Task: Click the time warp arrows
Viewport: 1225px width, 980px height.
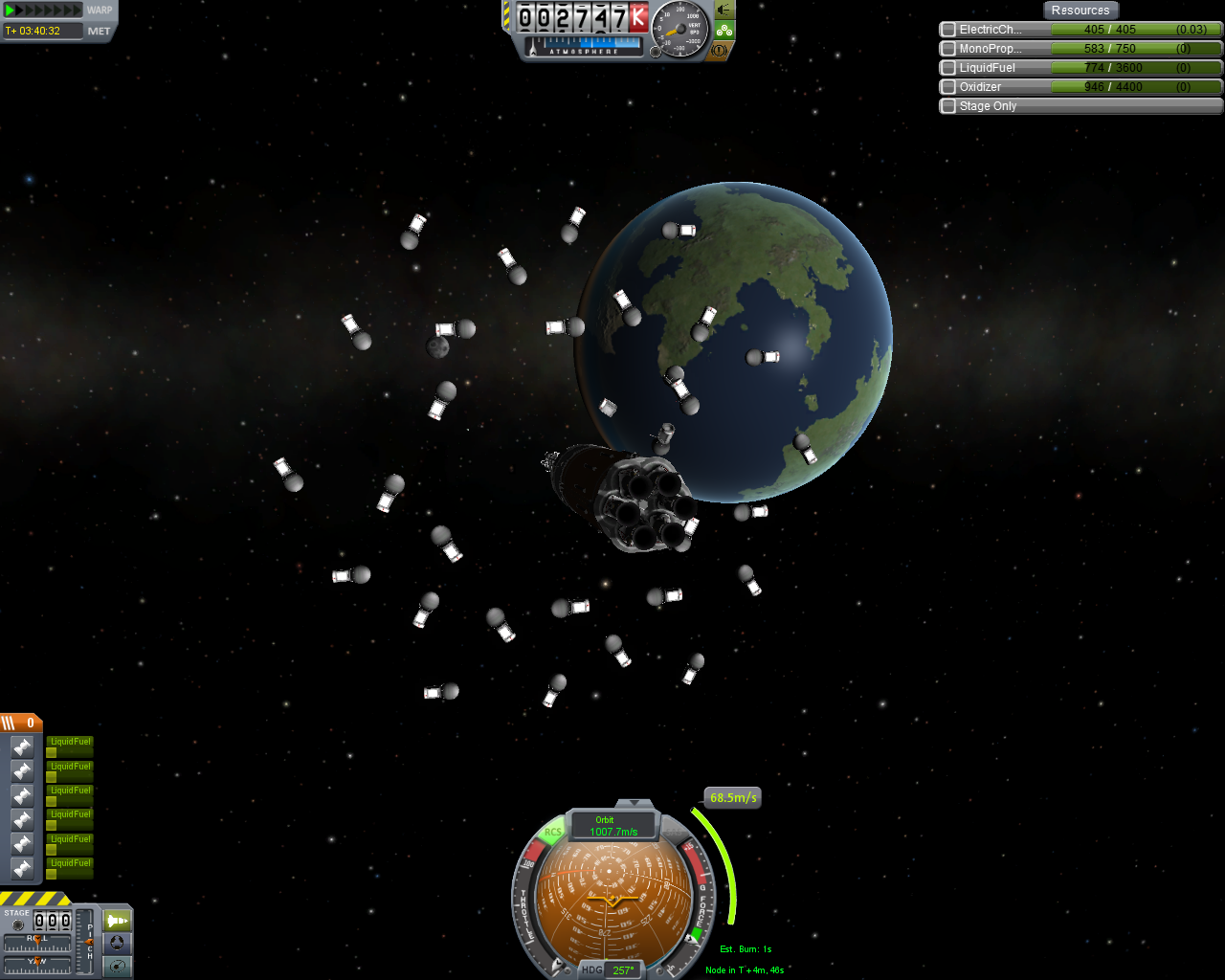Action: [43, 11]
